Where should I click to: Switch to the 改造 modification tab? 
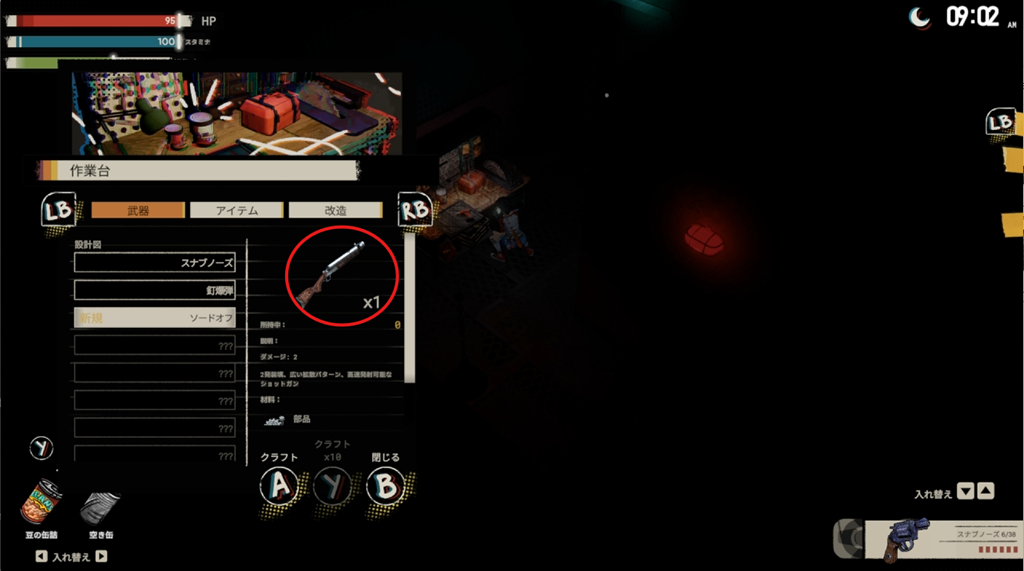[x=335, y=210]
